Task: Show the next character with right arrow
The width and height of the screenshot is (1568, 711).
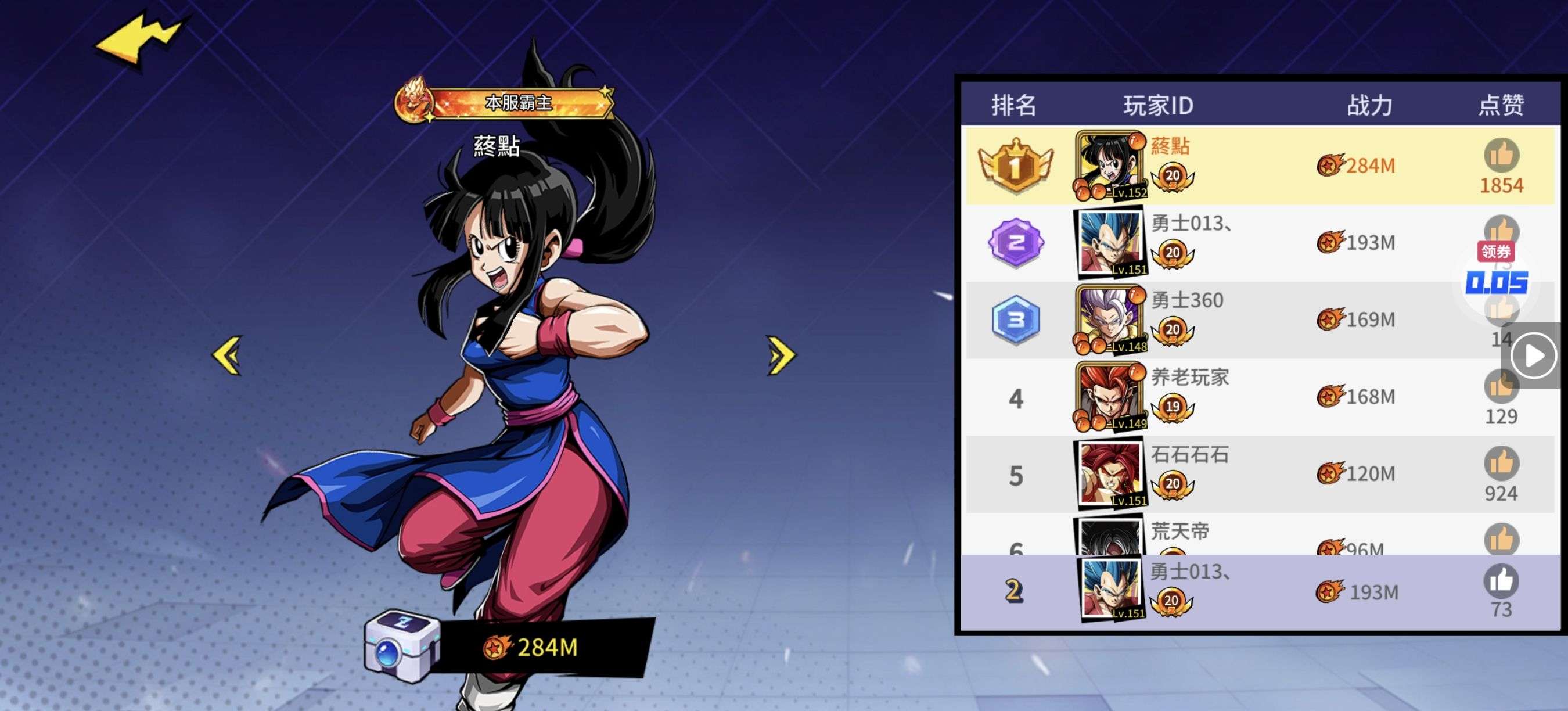Action: point(781,355)
